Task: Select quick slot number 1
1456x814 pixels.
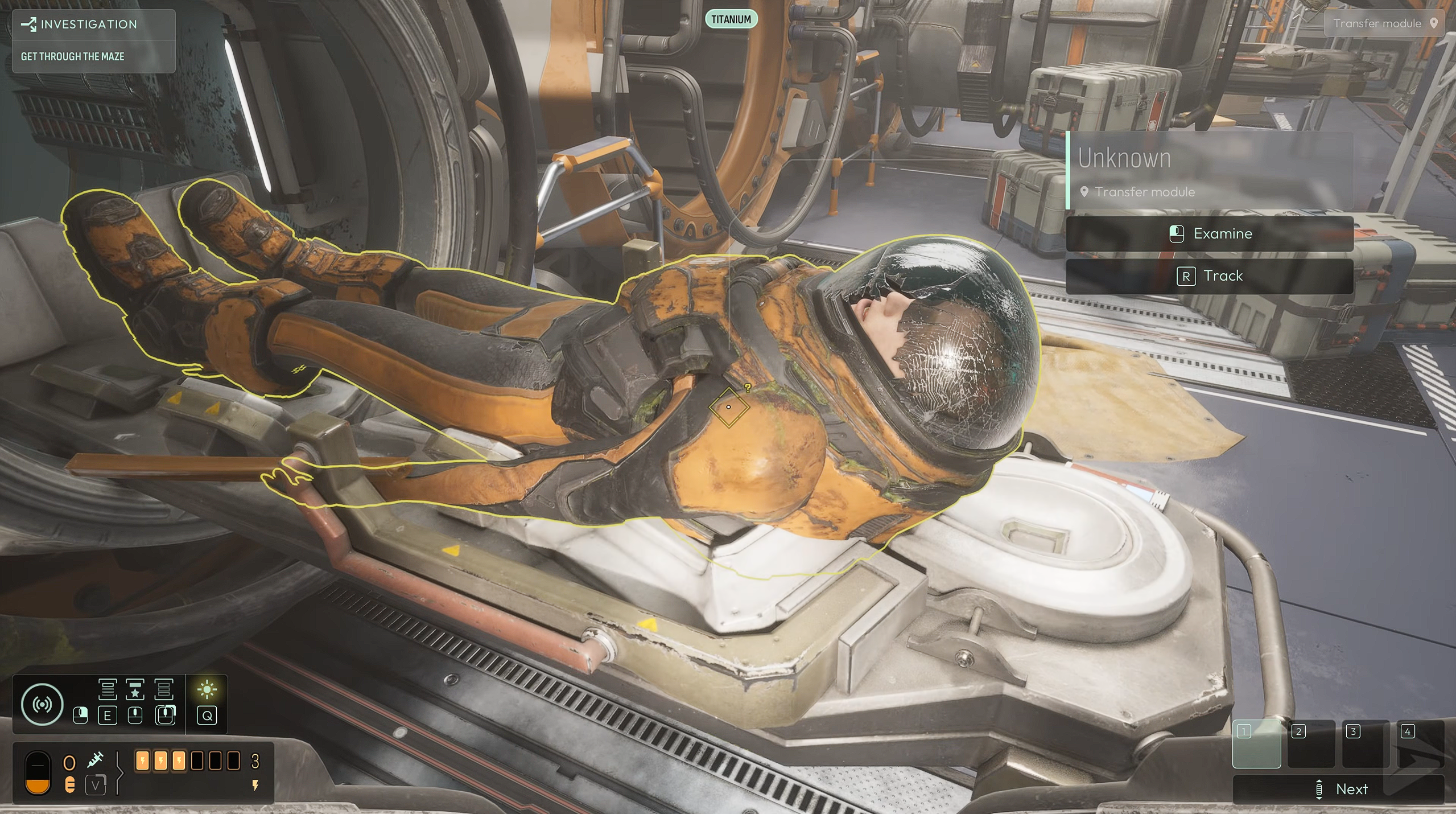Action: [x=1256, y=743]
